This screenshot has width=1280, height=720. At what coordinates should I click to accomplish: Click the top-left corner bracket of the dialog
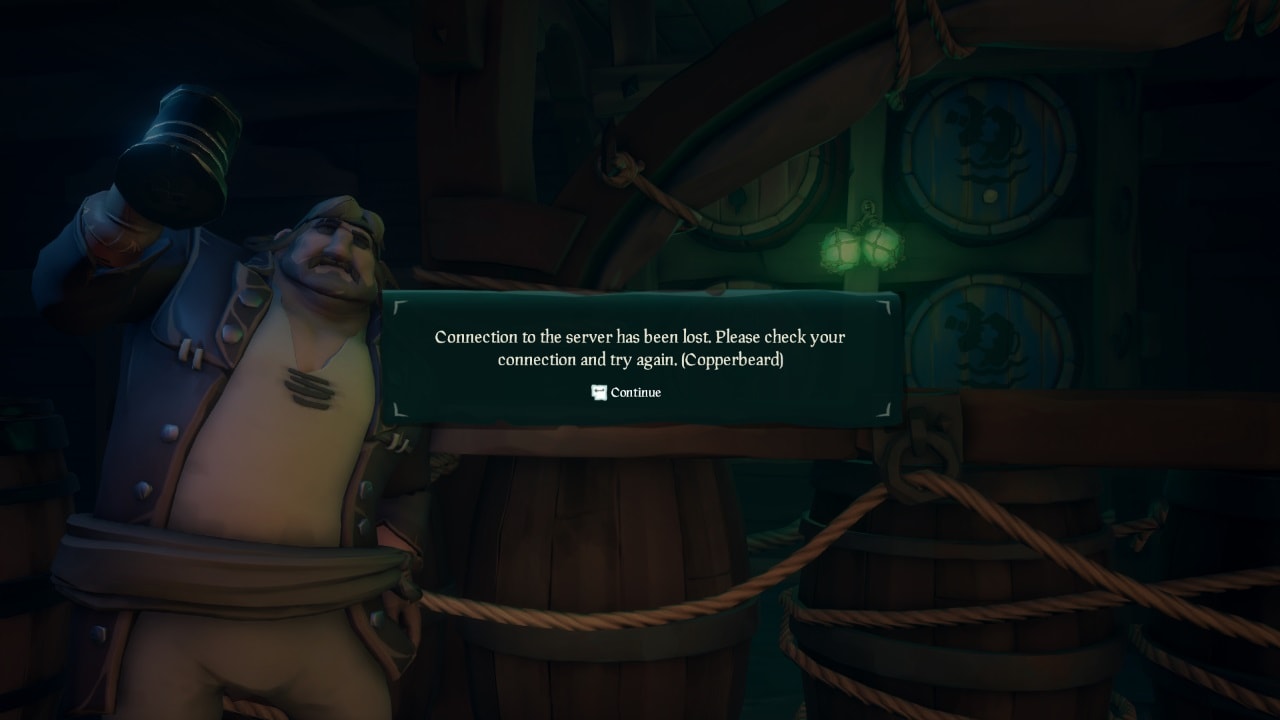point(395,305)
